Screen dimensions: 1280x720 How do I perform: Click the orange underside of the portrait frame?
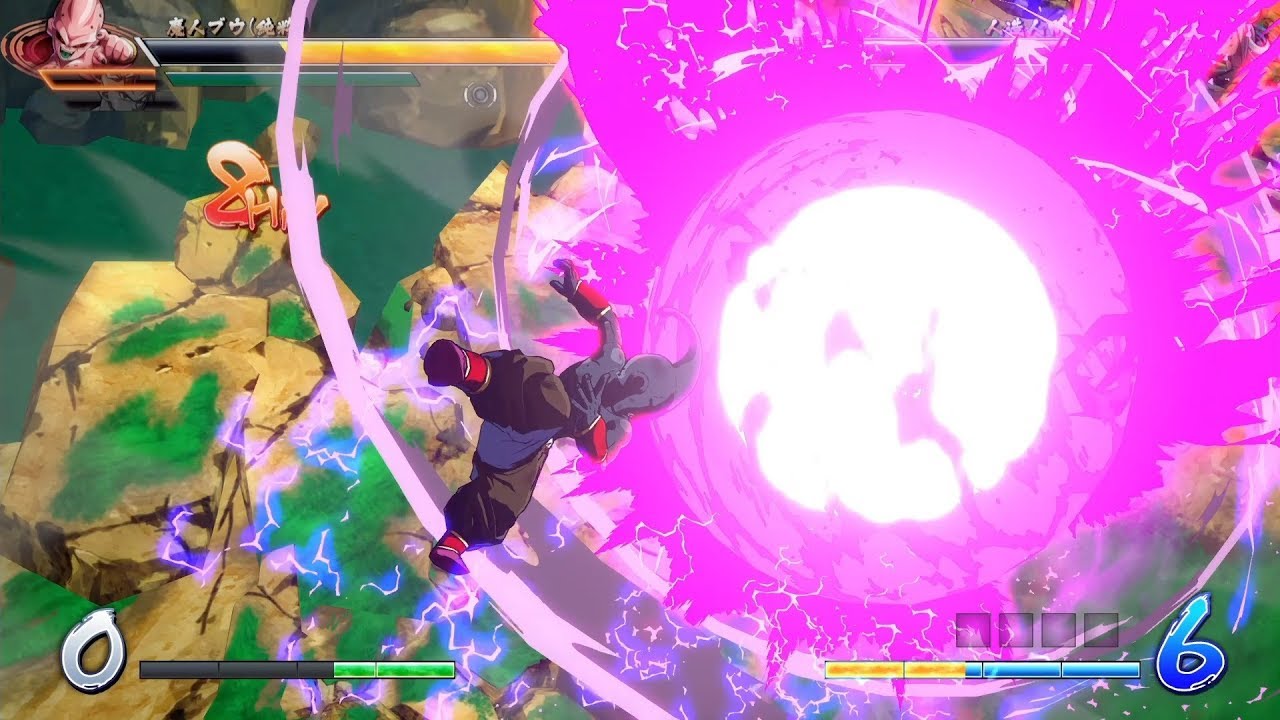[x=100, y=80]
